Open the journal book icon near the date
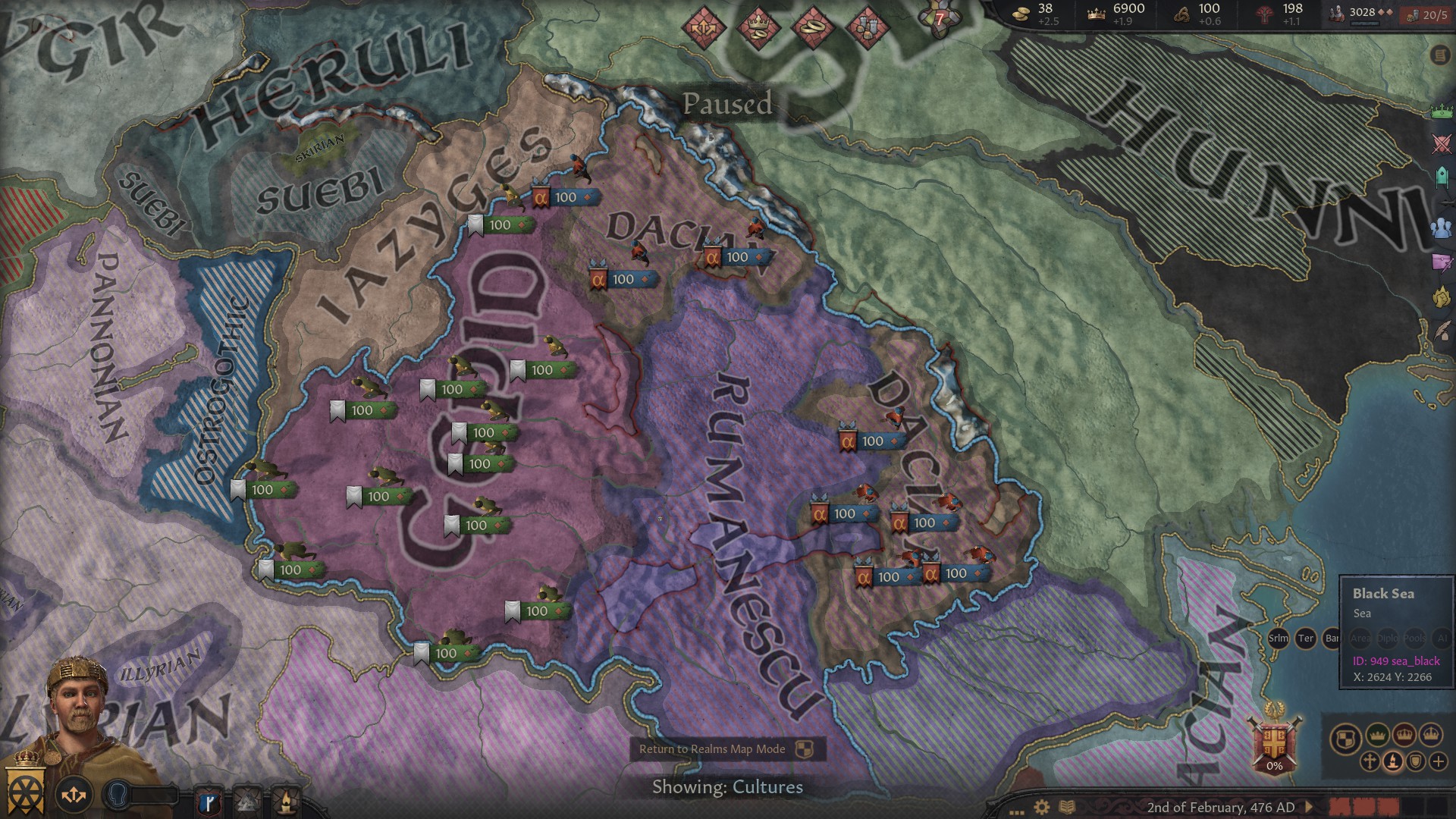Screen dimensions: 1456x819 1067,808
